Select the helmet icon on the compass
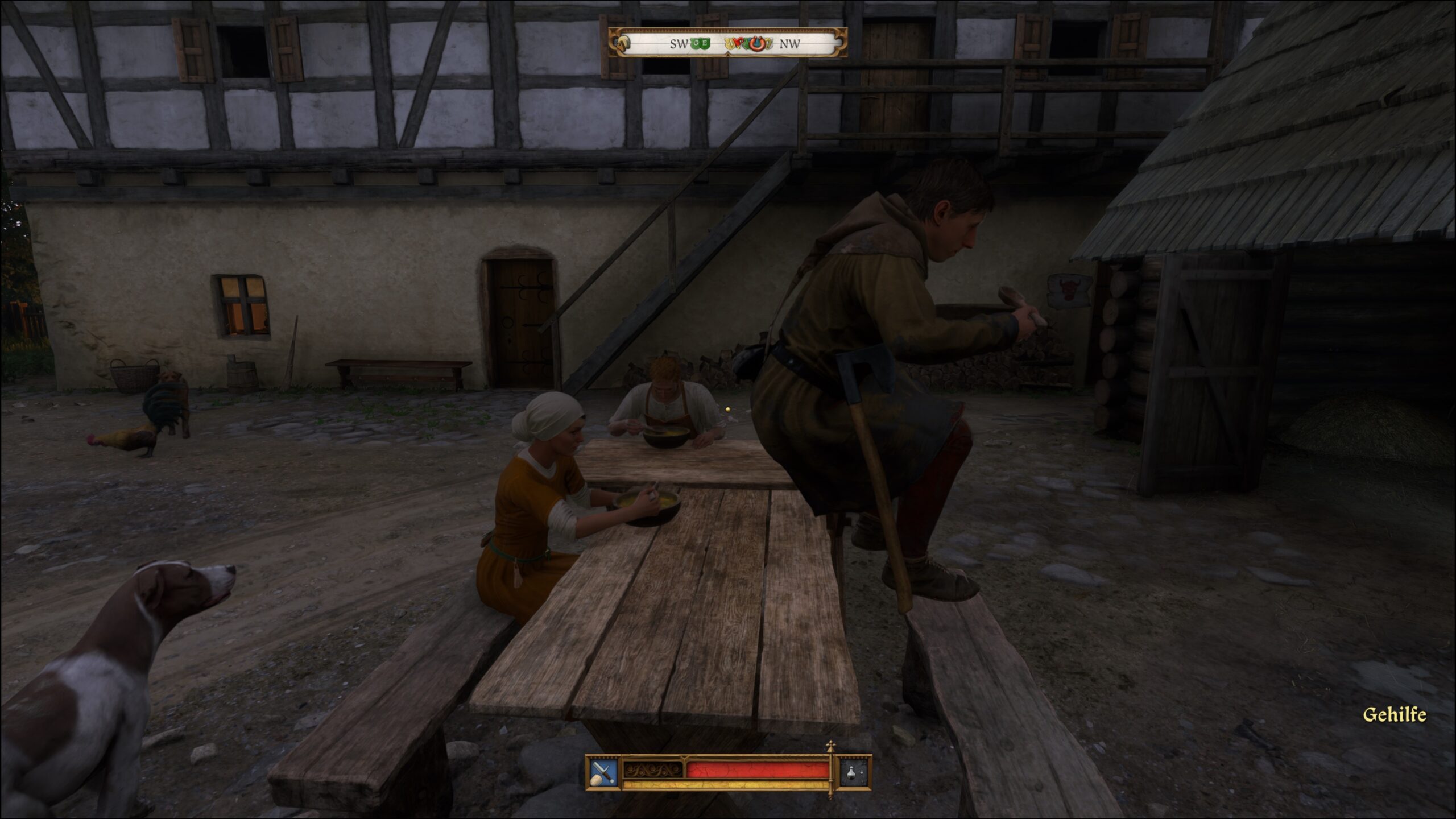 (x=624, y=43)
